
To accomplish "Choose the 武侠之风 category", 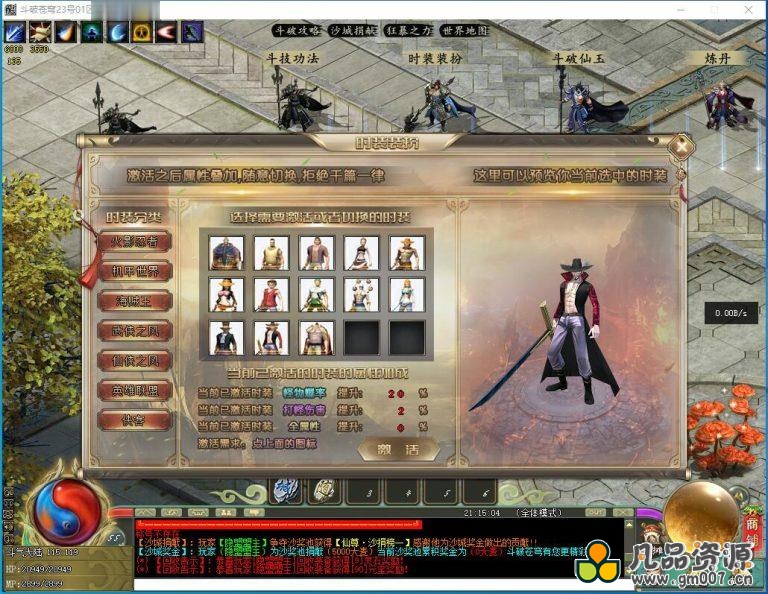I will pyautogui.click(x=134, y=331).
